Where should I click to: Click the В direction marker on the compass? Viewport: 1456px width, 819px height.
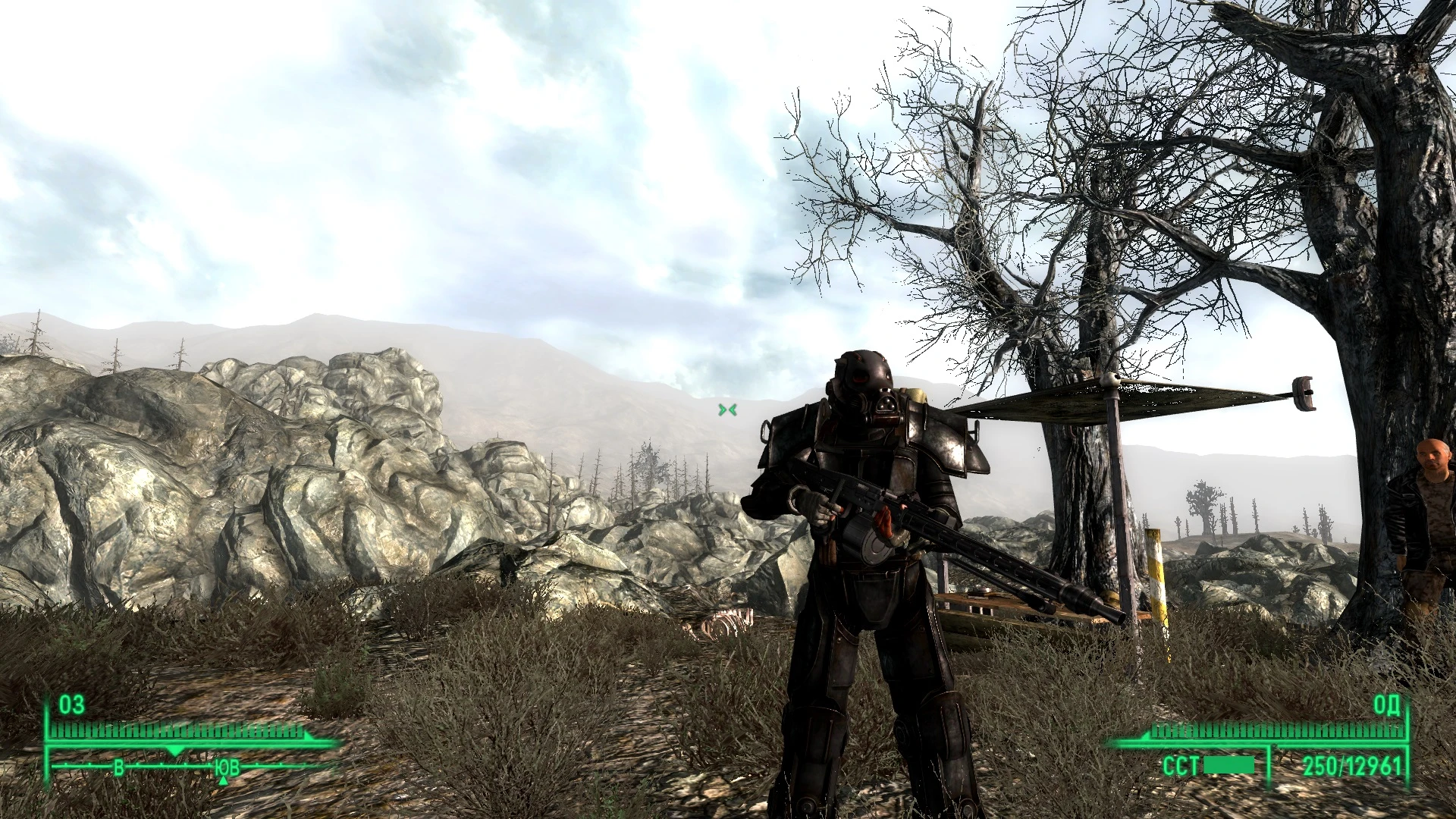point(118,768)
